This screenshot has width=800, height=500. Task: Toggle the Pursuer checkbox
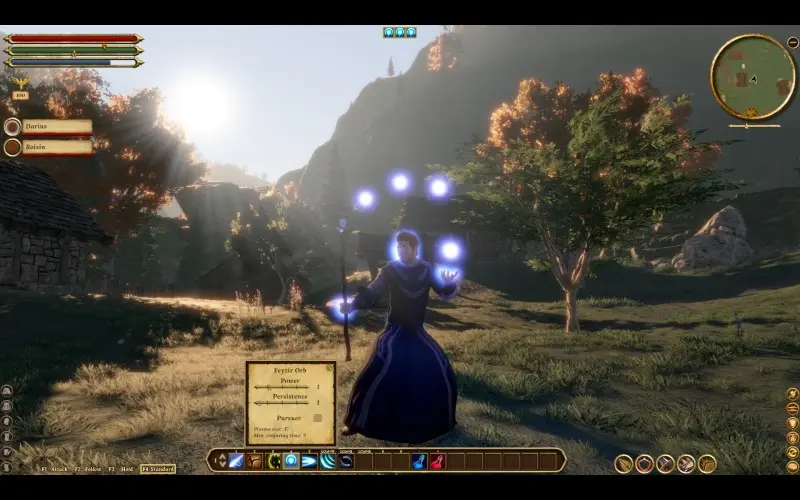[318, 417]
